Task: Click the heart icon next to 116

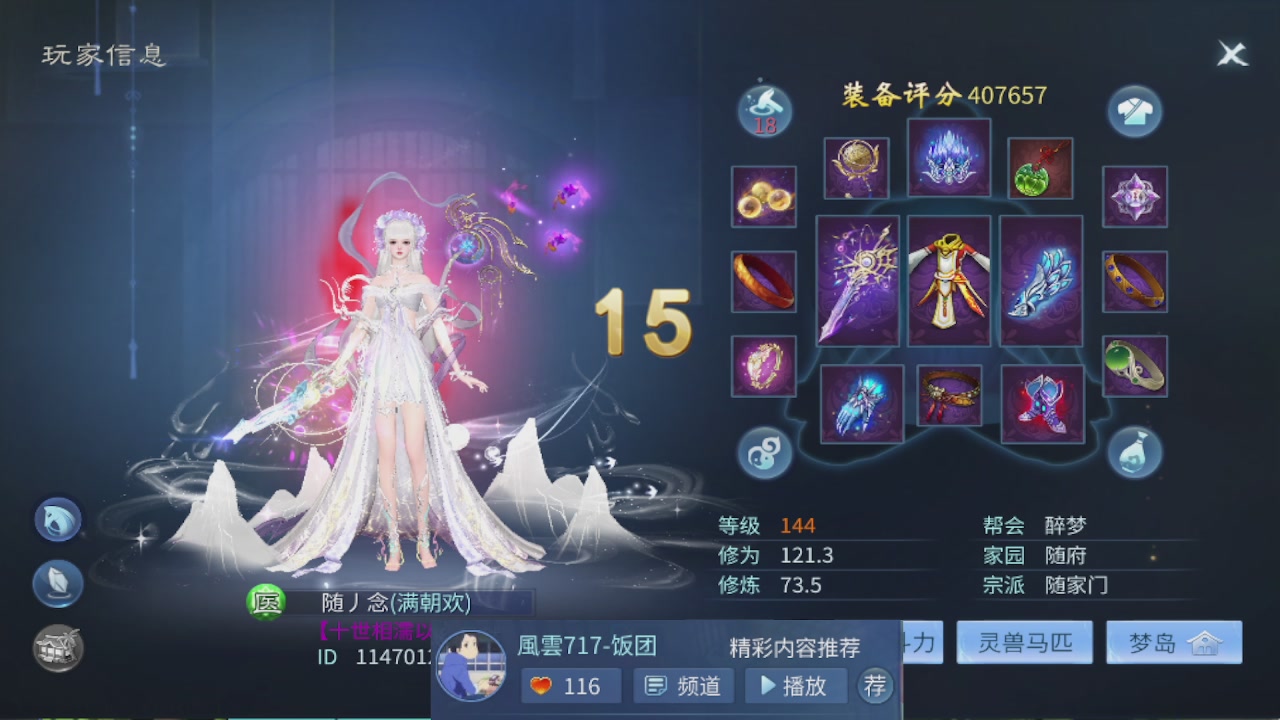Action: coord(539,686)
